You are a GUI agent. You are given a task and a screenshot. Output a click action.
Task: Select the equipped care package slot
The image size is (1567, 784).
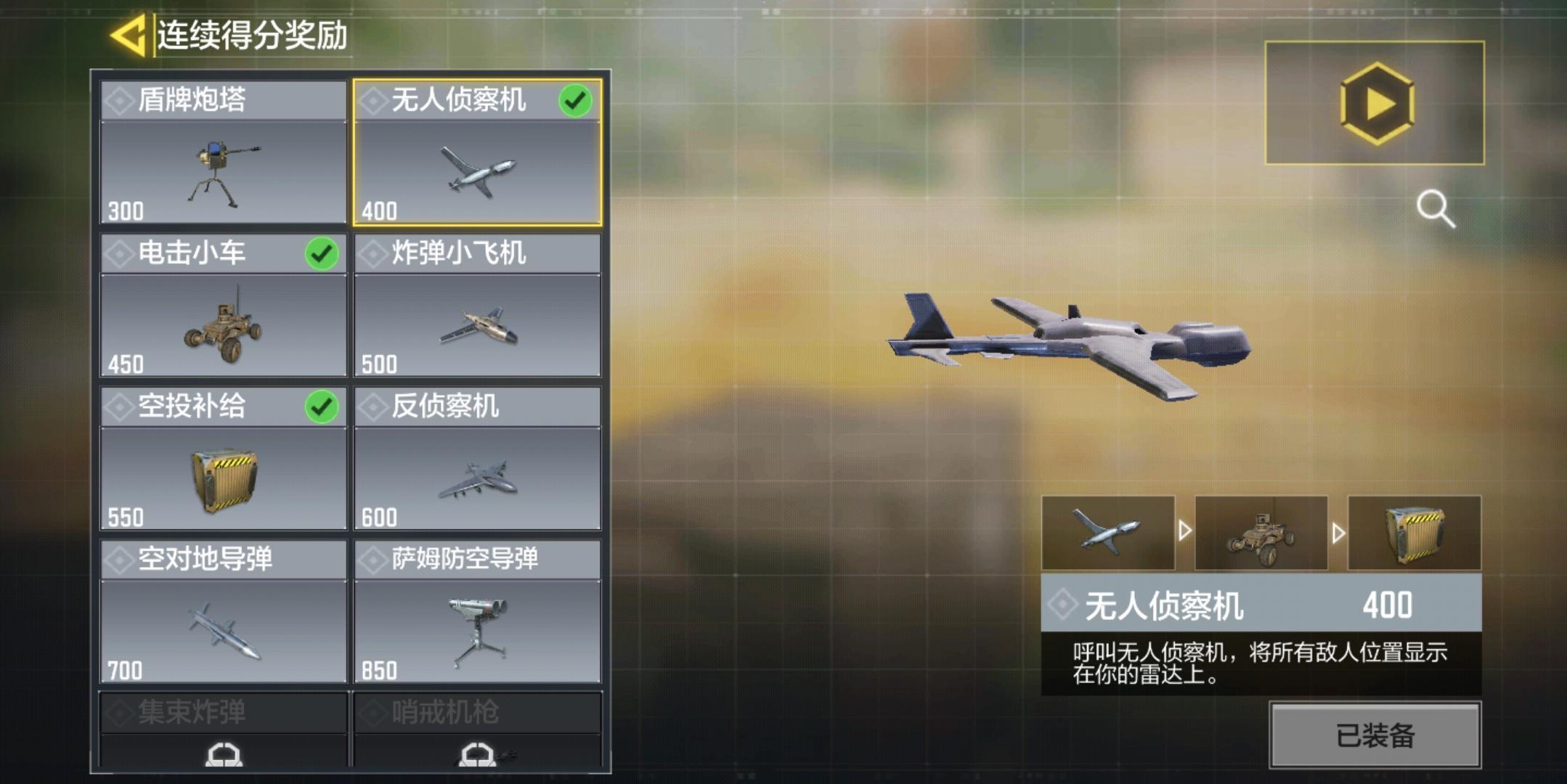point(1415,533)
